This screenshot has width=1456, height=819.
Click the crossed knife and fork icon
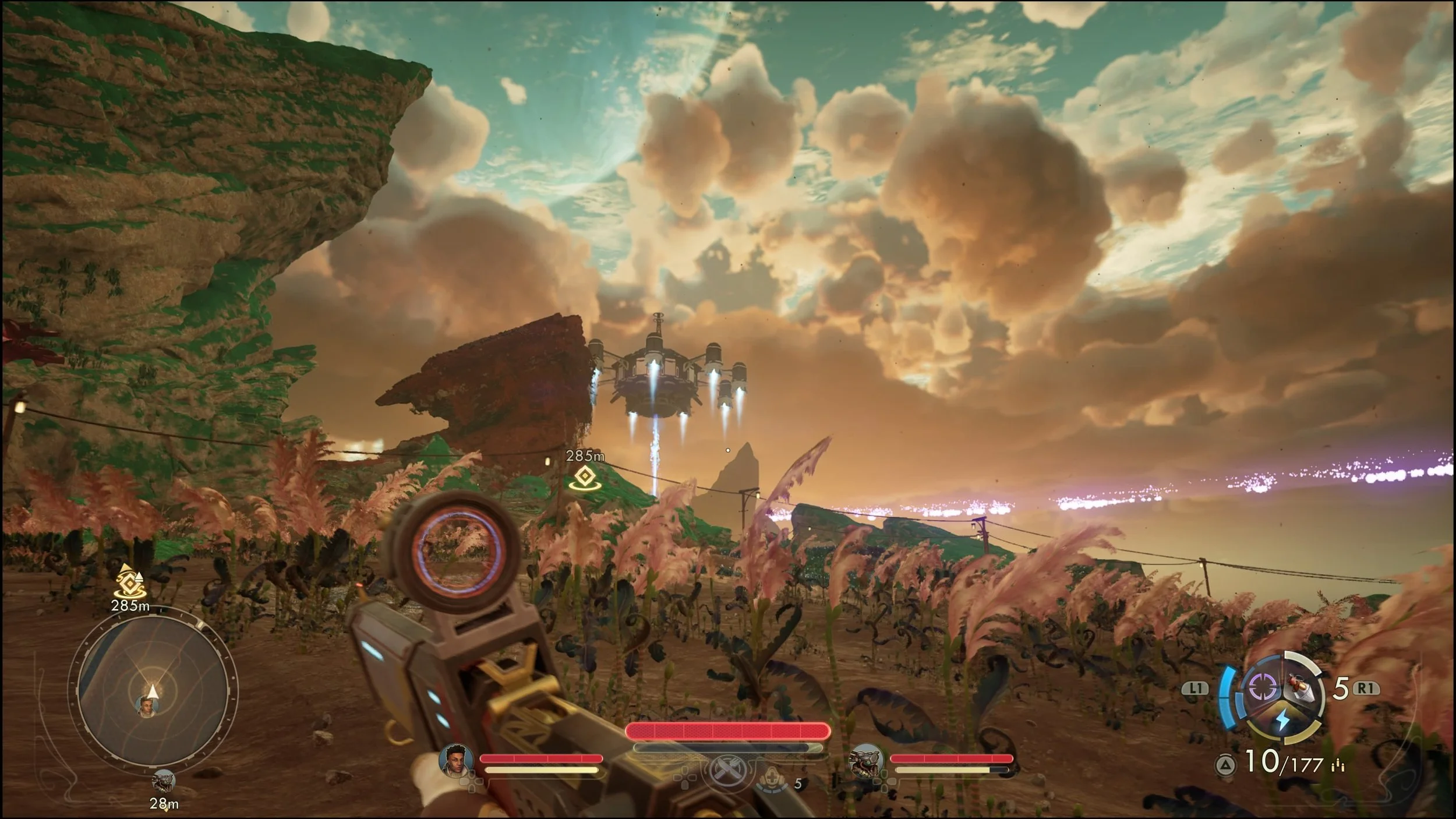click(728, 770)
